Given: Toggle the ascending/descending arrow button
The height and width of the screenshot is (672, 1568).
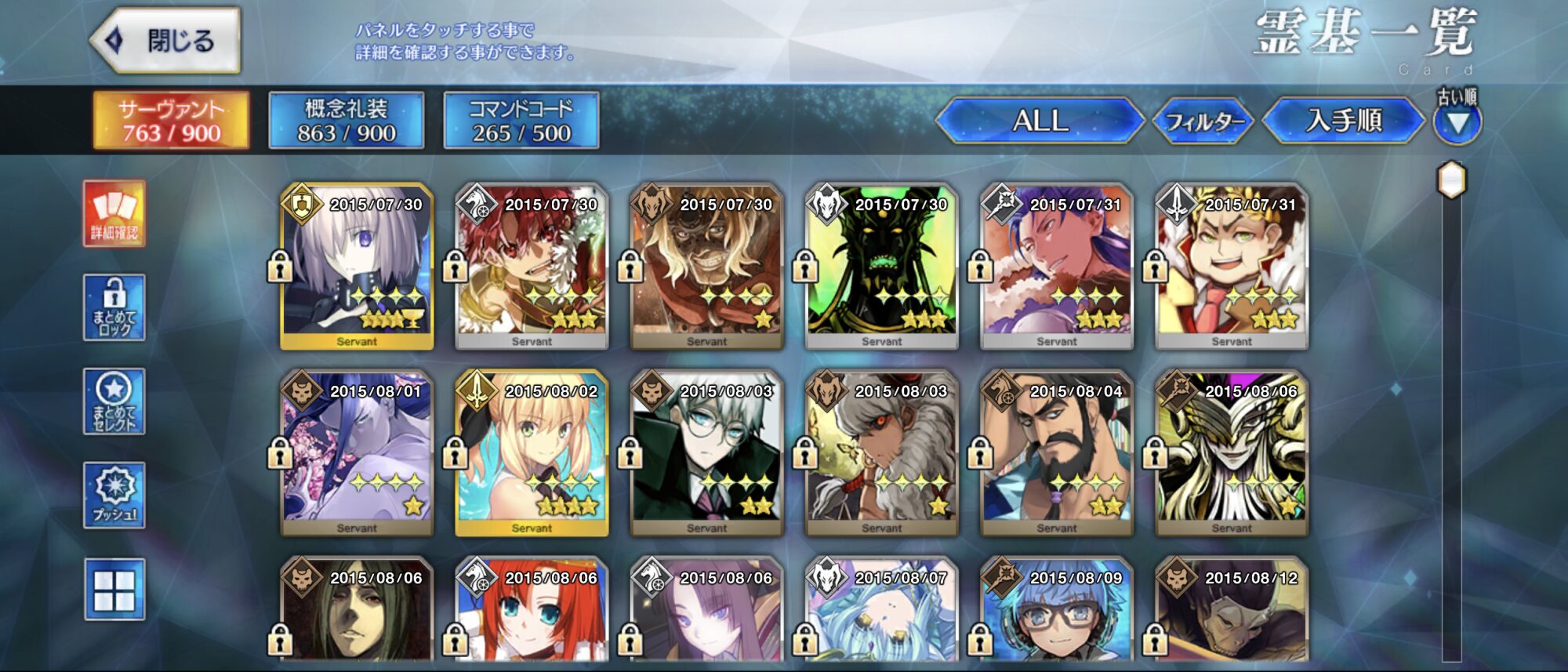Looking at the screenshot, I should [1457, 123].
